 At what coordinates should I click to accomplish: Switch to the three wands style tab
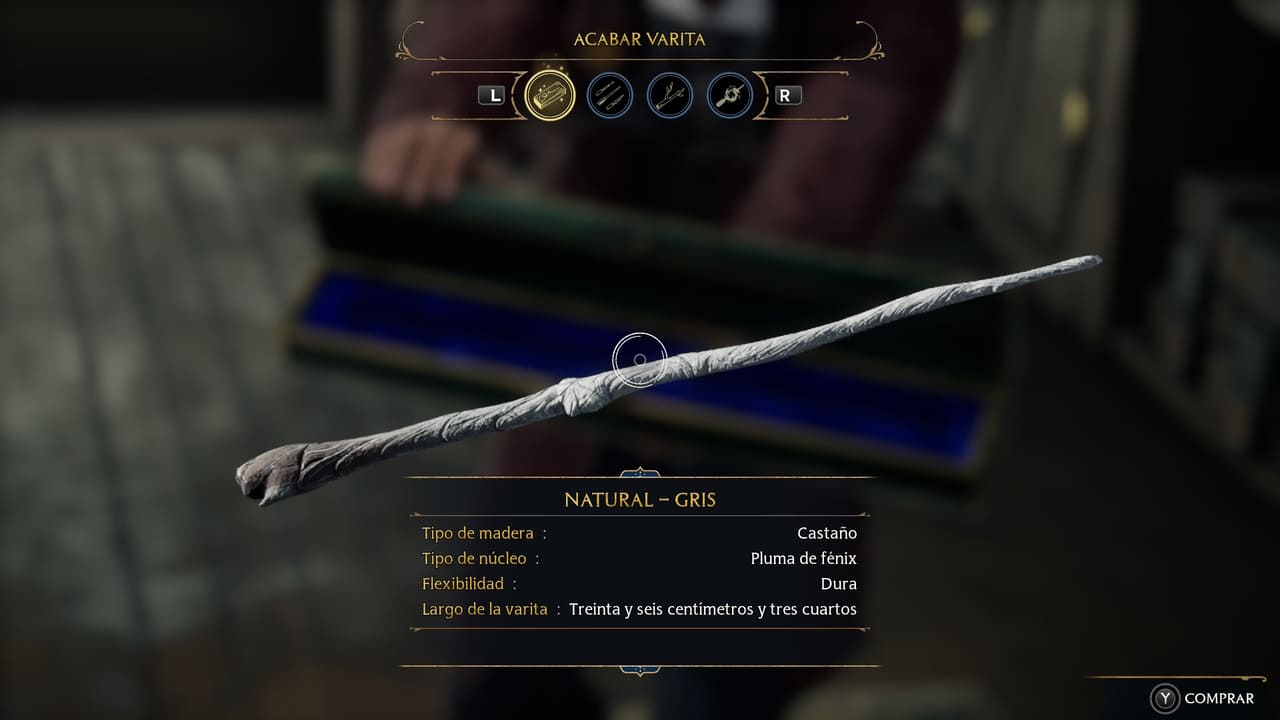(x=610, y=96)
